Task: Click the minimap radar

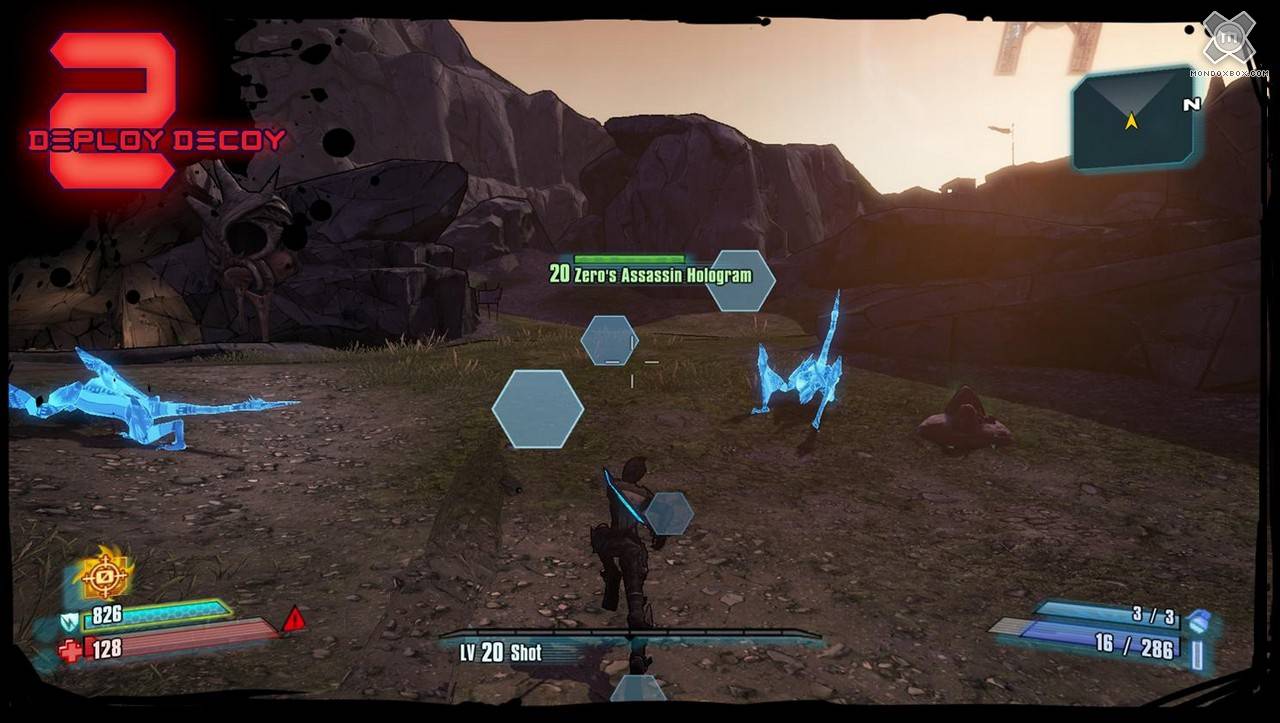Action: click(x=1131, y=119)
